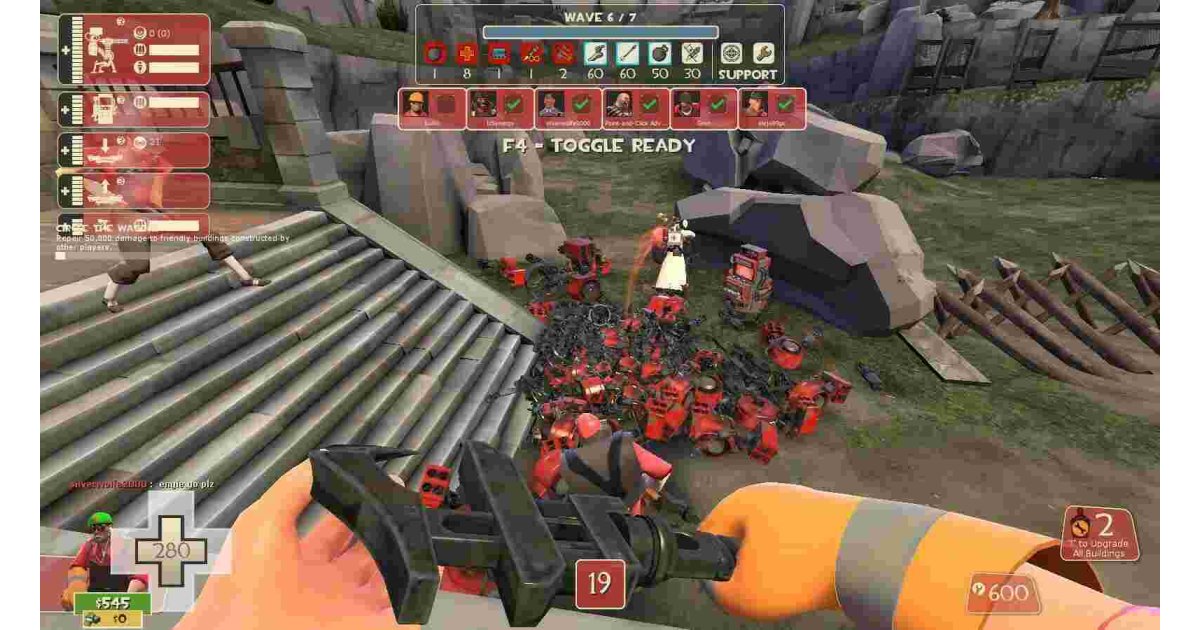Select the crosshair support icon above SUPPORT
Screen dimensions: 1200x630
click(x=732, y=54)
